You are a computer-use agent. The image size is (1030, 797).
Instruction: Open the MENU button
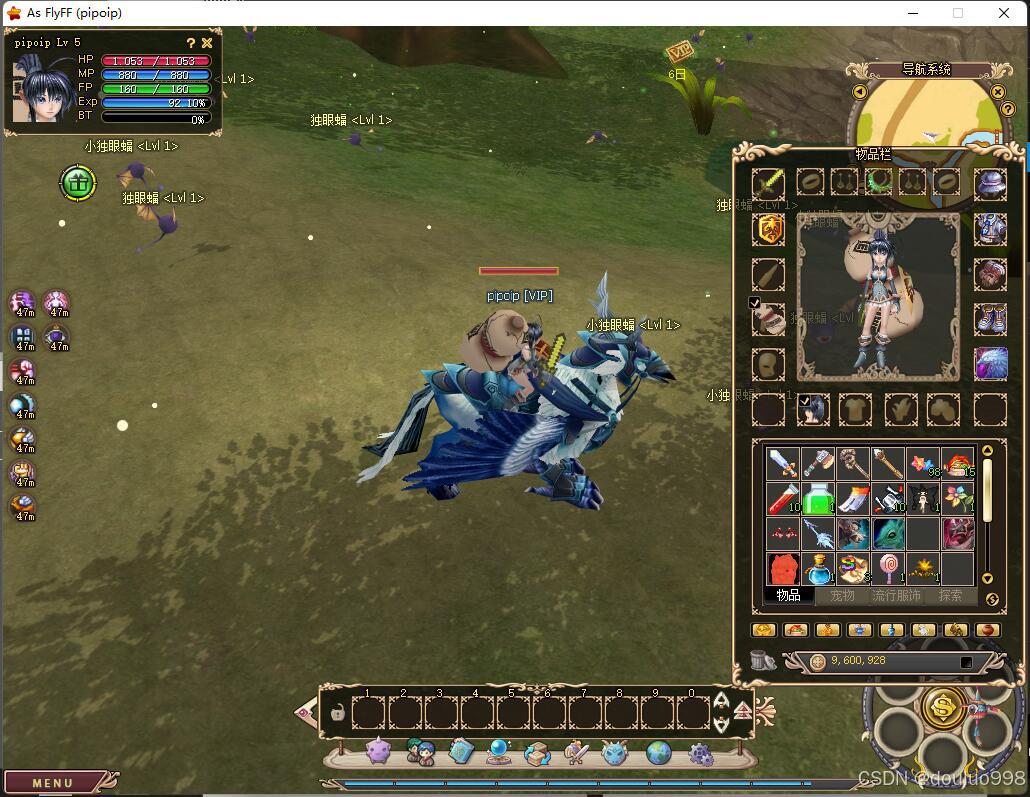[53, 783]
